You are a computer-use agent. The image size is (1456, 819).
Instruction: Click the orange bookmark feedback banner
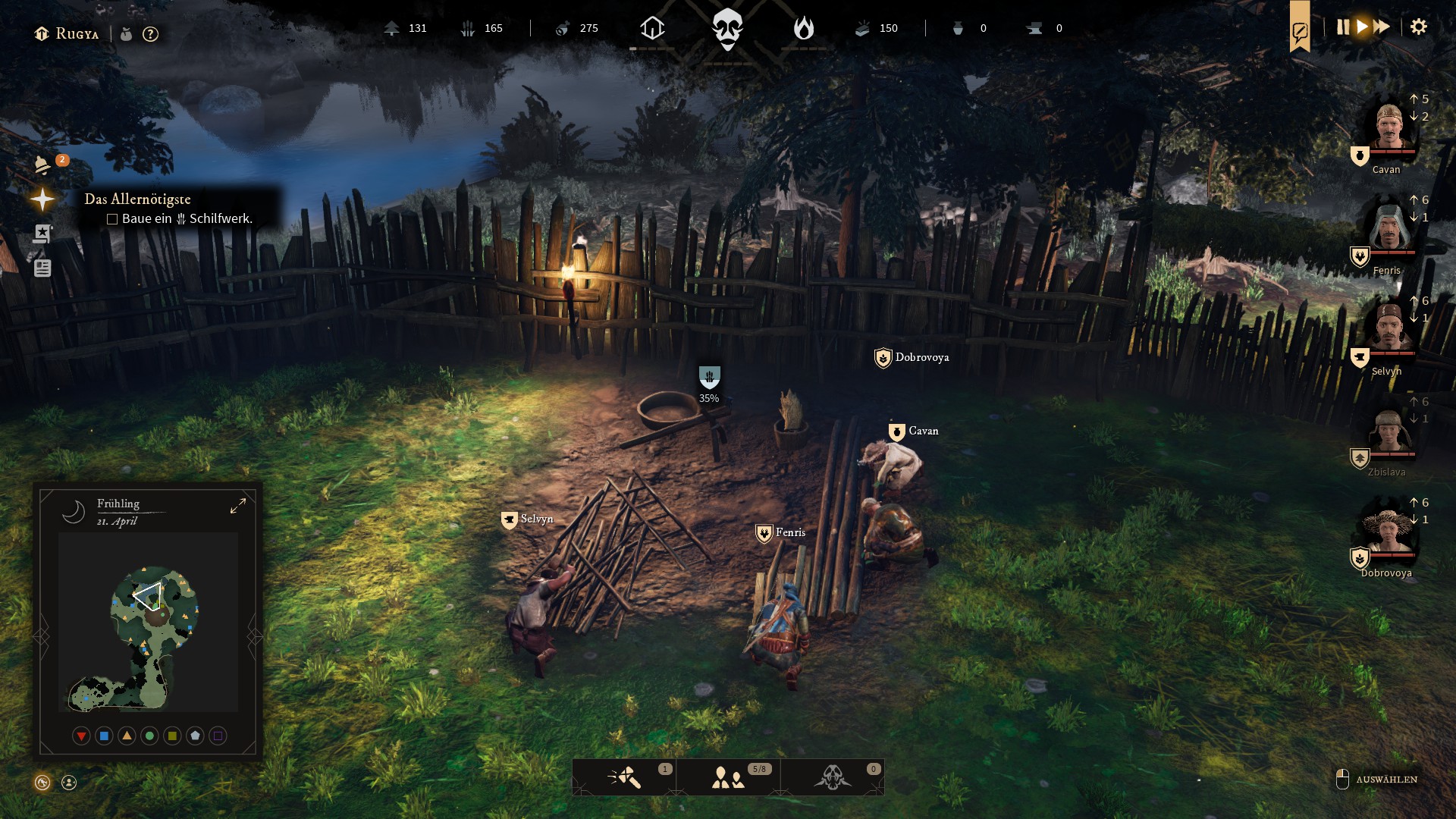pyautogui.click(x=1300, y=29)
